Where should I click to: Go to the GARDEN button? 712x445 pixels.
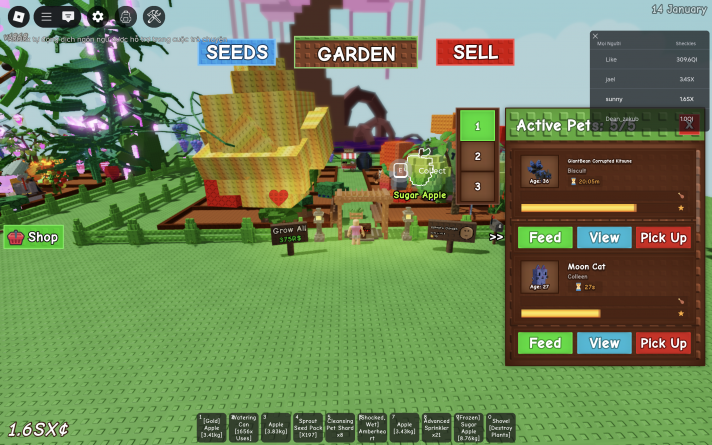355,53
